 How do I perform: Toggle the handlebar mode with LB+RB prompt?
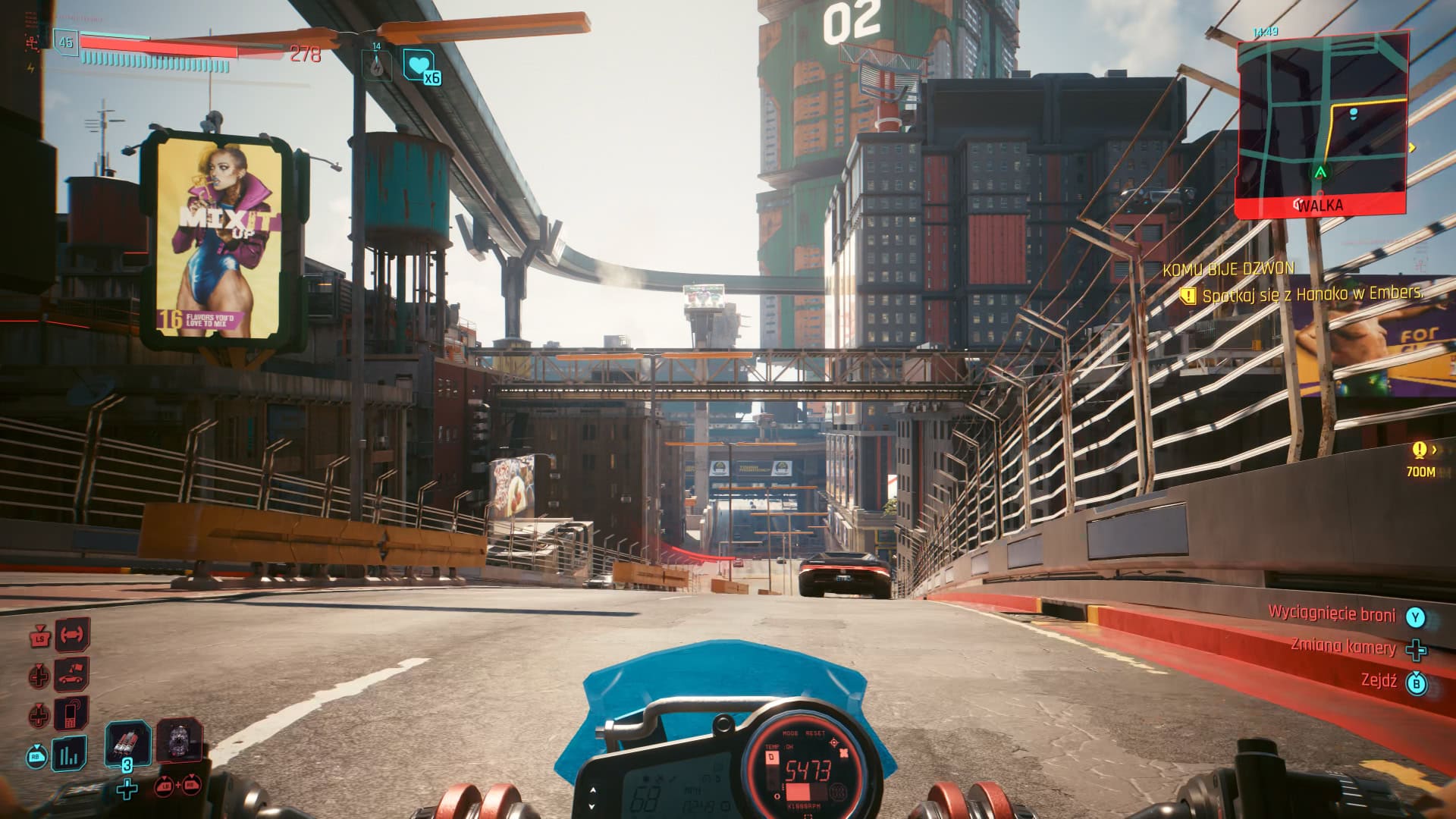(180, 787)
